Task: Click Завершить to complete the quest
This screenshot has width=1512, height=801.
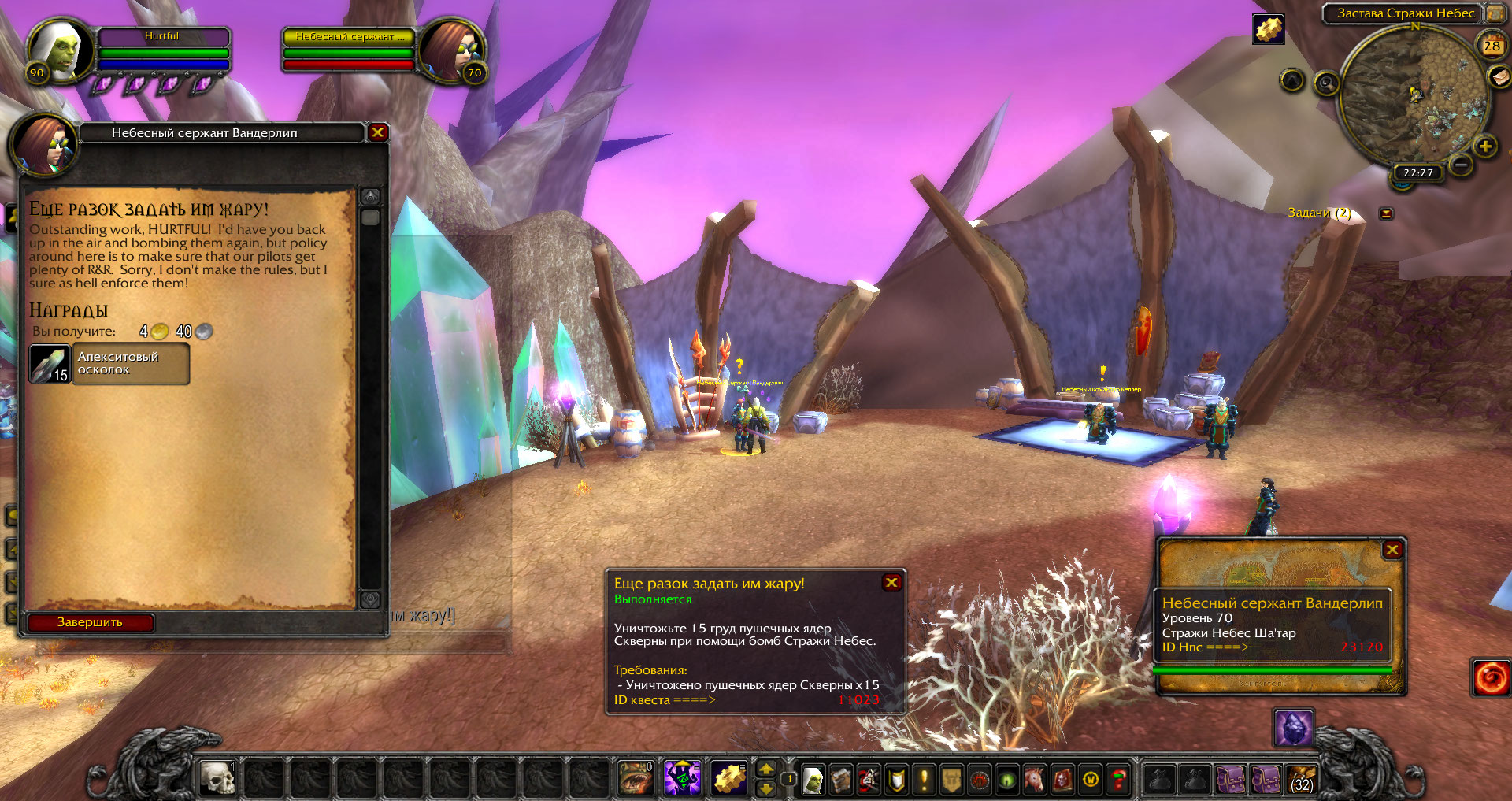Action: pos(90,622)
